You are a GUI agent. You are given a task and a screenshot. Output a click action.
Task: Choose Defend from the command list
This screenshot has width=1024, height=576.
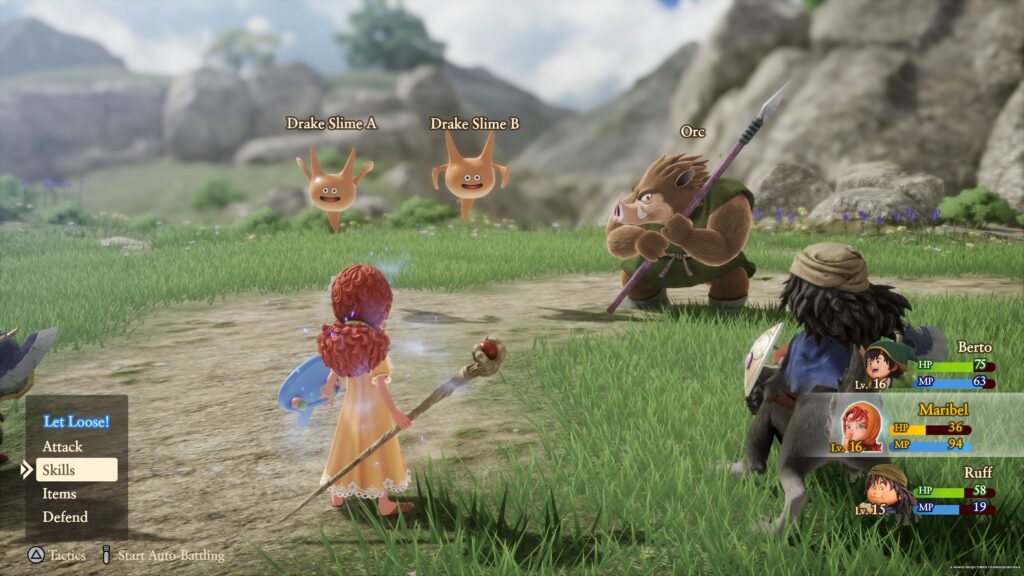tap(65, 517)
